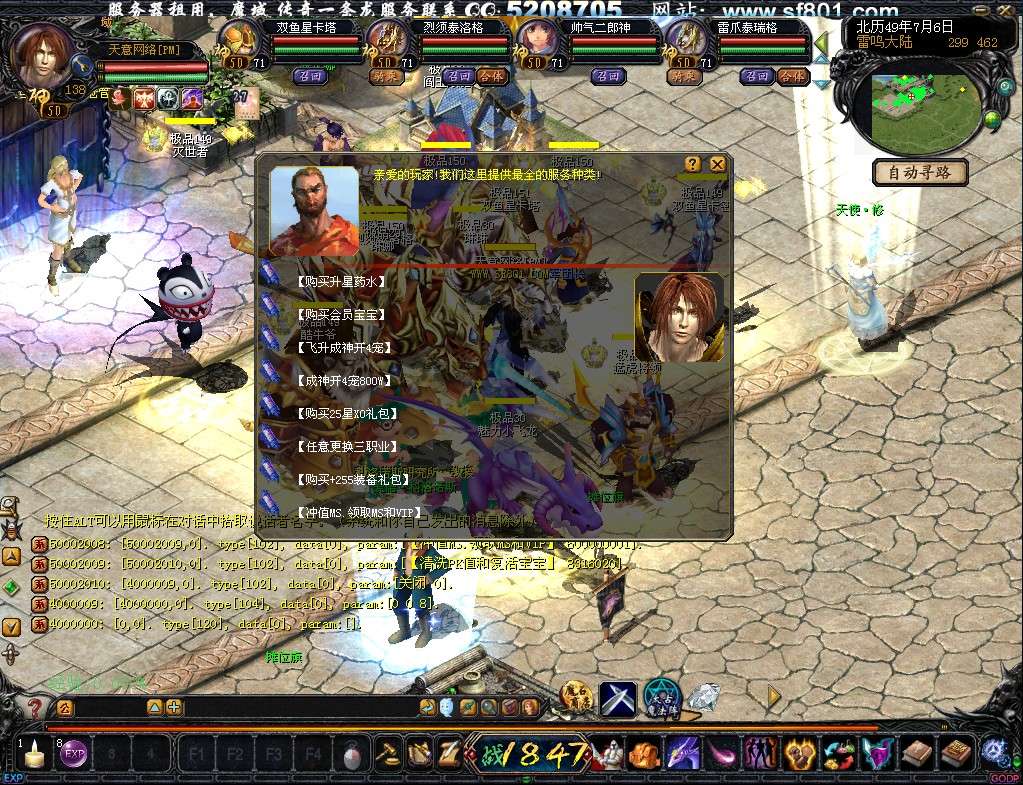Click the 自动寻路 auto-pathfinding button
1023x785 pixels.
(x=920, y=172)
